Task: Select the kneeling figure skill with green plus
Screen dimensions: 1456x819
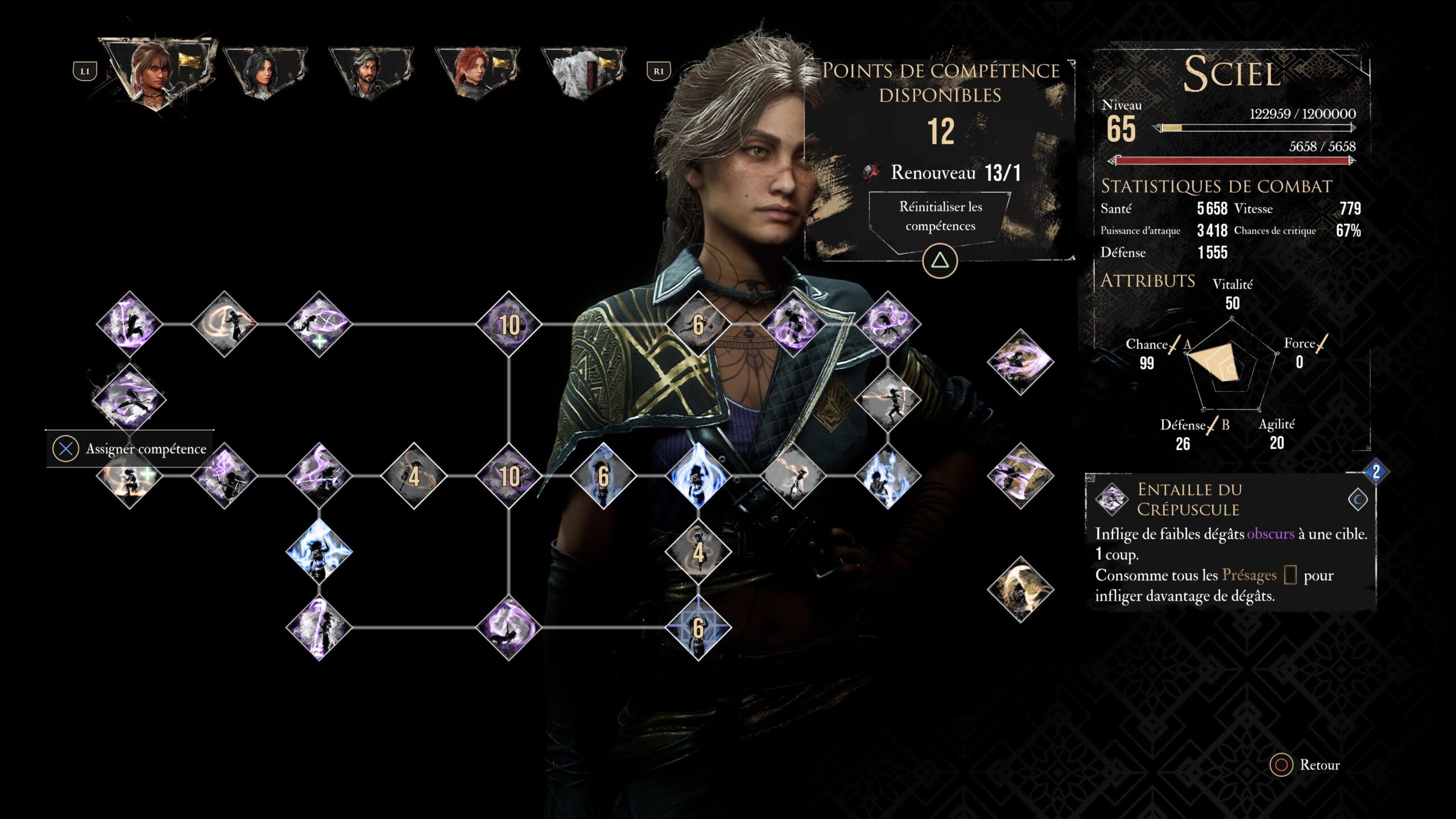Action: 130,477
